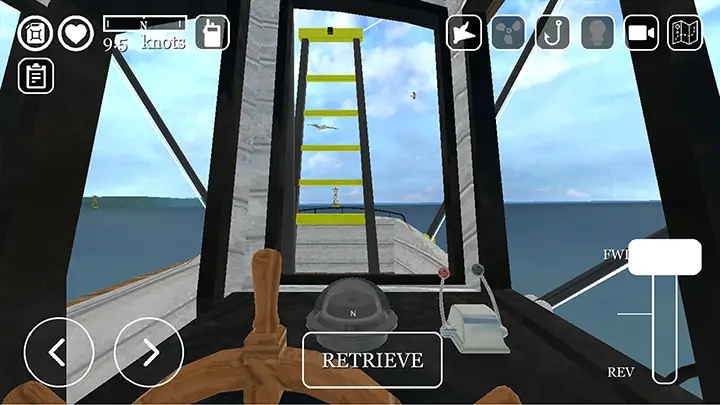Toggle the light bulb button
Image resolution: width=720 pixels, height=405 pixels.
click(x=597, y=33)
